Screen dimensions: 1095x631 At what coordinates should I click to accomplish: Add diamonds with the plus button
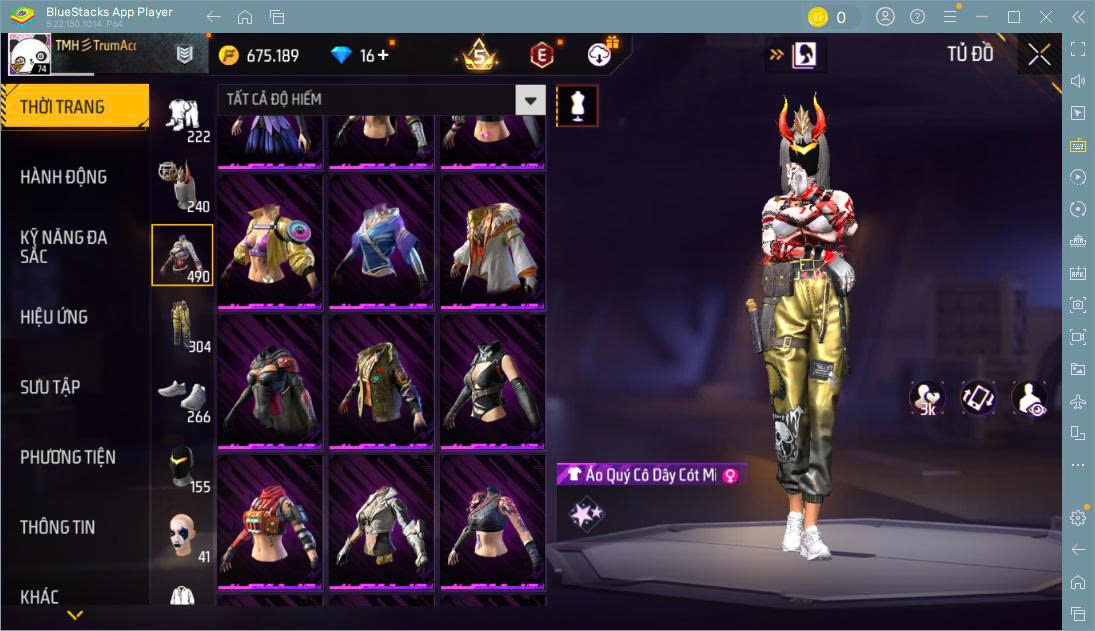coord(383,55)
